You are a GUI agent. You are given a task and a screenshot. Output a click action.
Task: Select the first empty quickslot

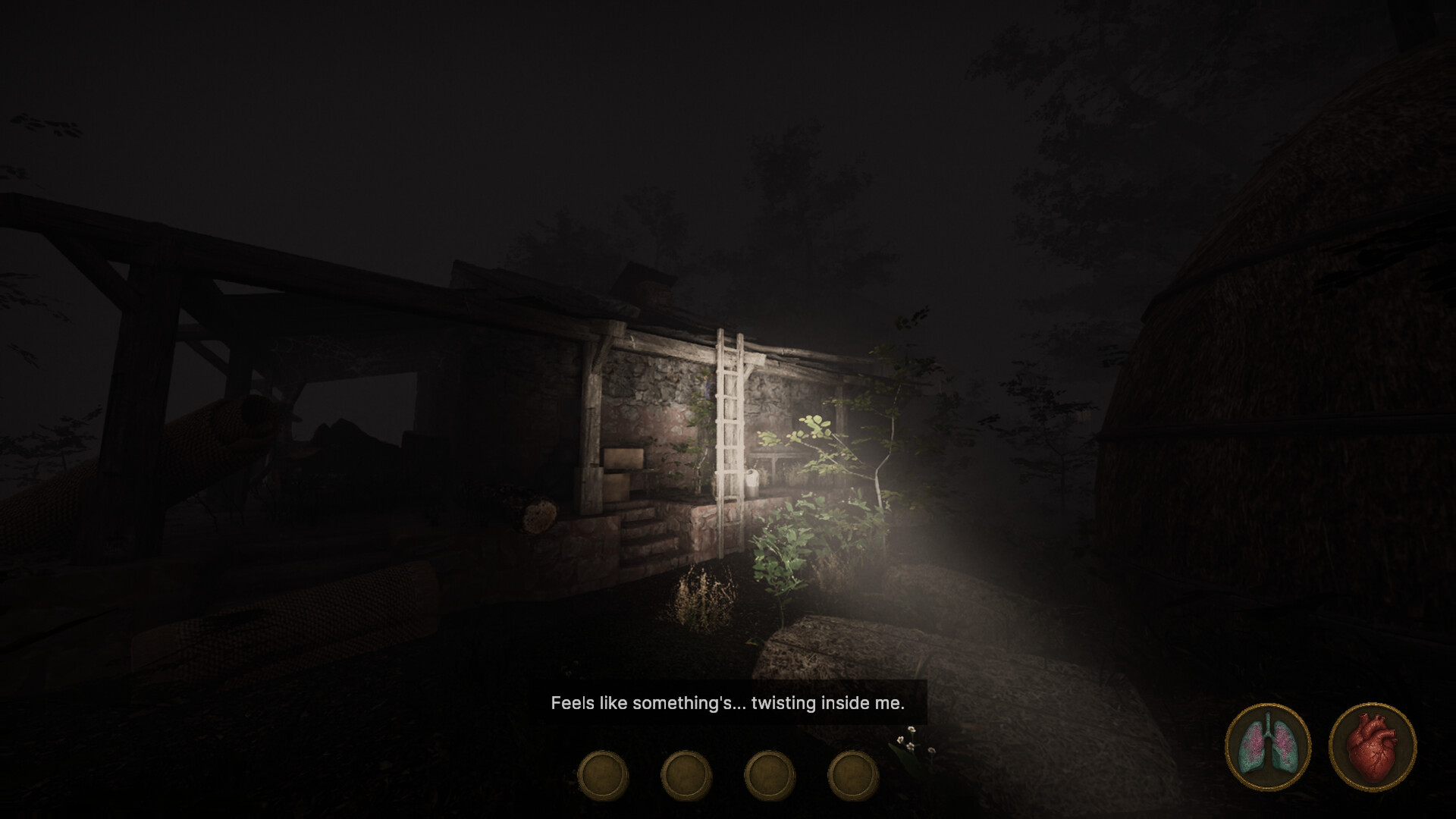(x=603, y=774)
